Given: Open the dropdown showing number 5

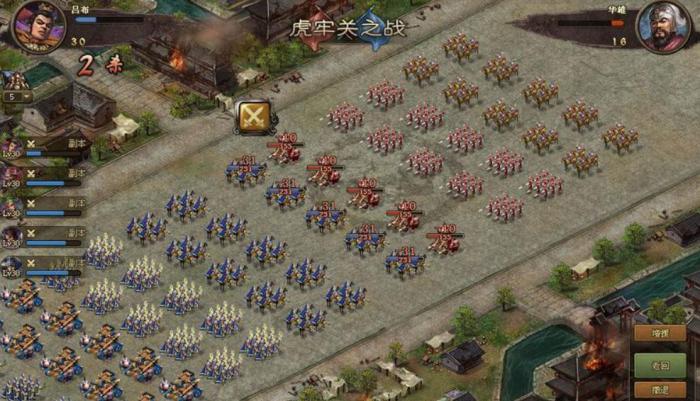Looking at the screenshot, I should [x=14, y=97].
